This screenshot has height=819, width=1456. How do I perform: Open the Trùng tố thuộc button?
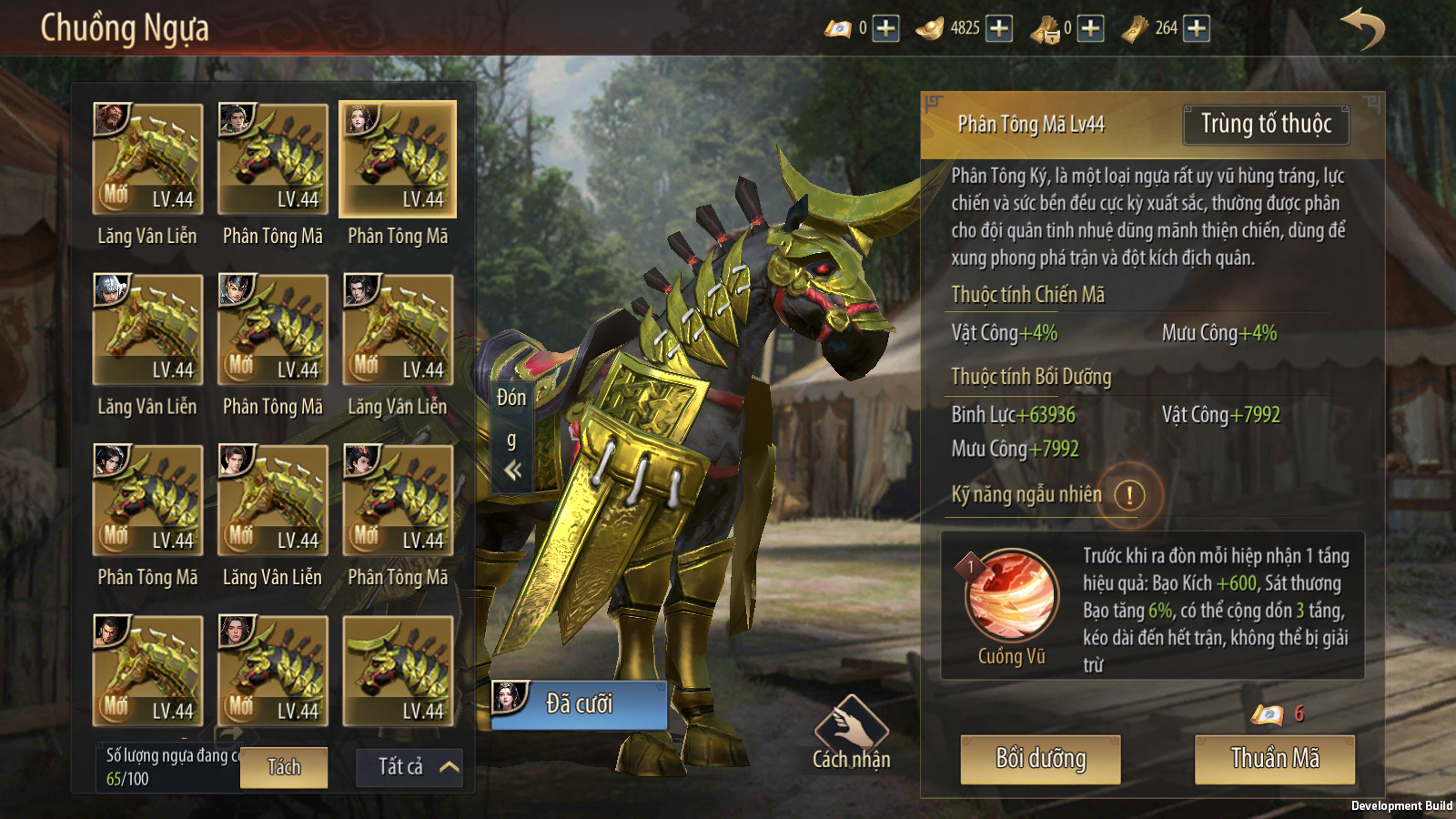[x=1266, y=125]
